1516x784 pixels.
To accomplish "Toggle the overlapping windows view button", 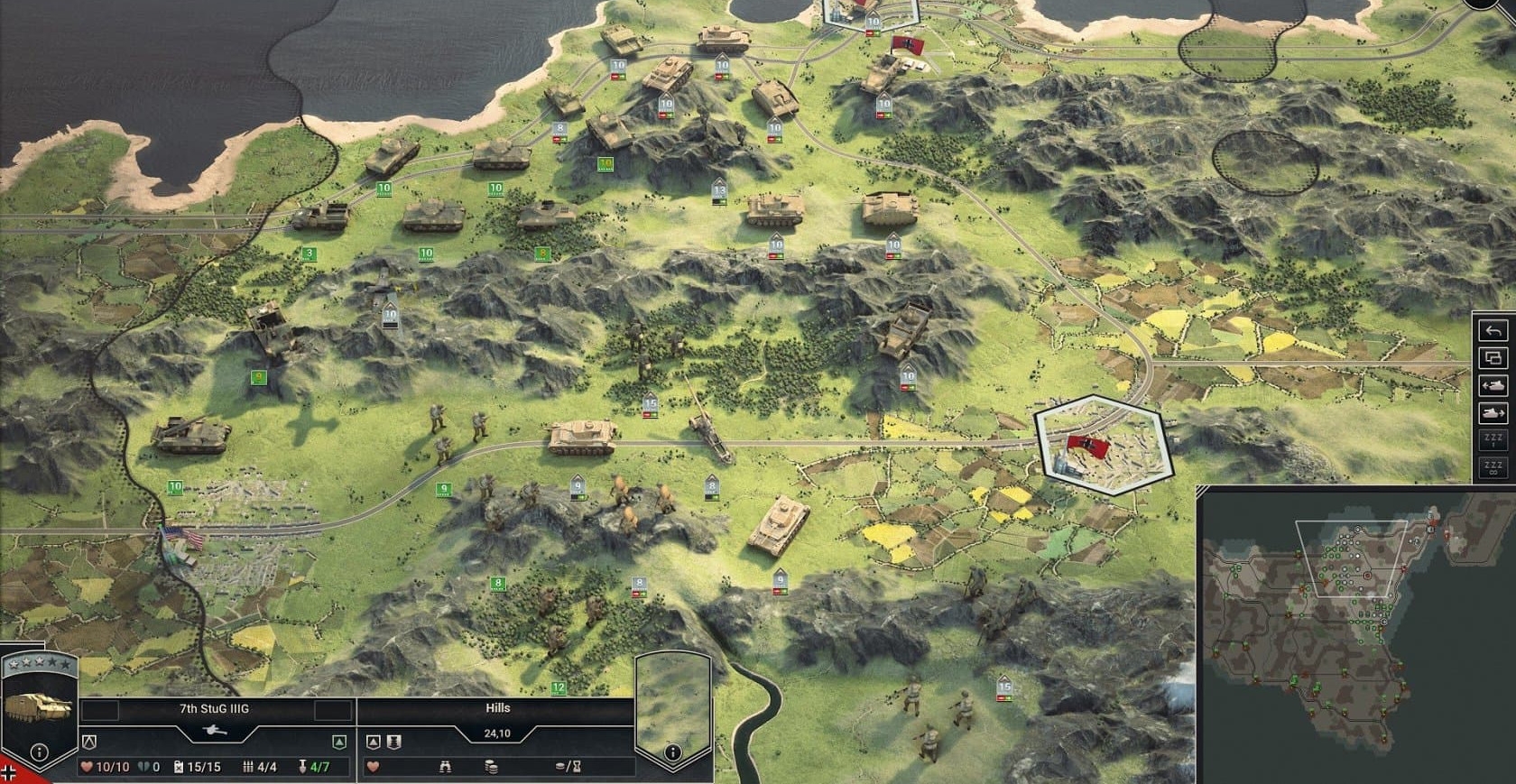I will (x=1493, y=358).
